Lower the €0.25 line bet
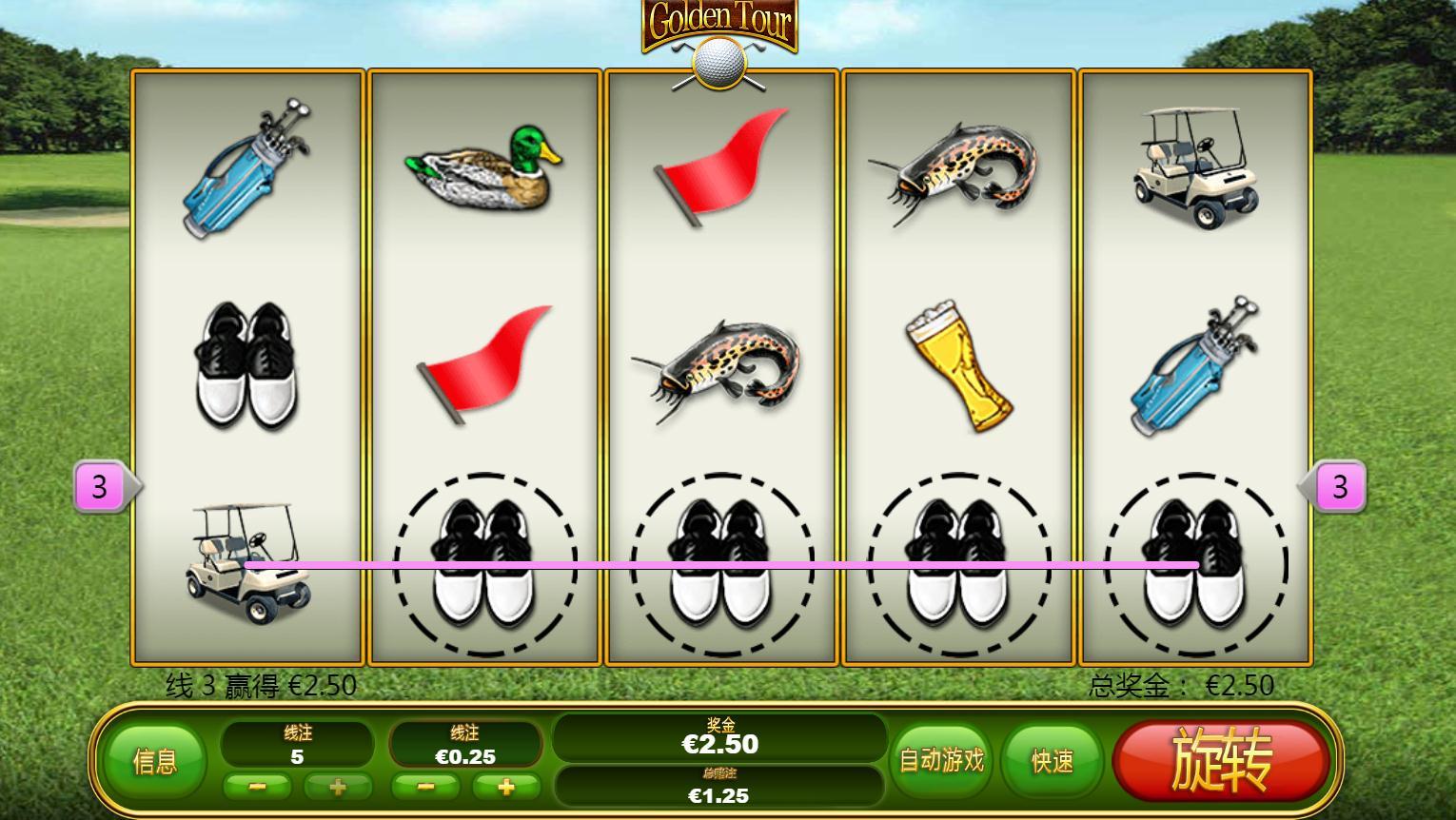Screen dimensions: 1456x820 425,787
